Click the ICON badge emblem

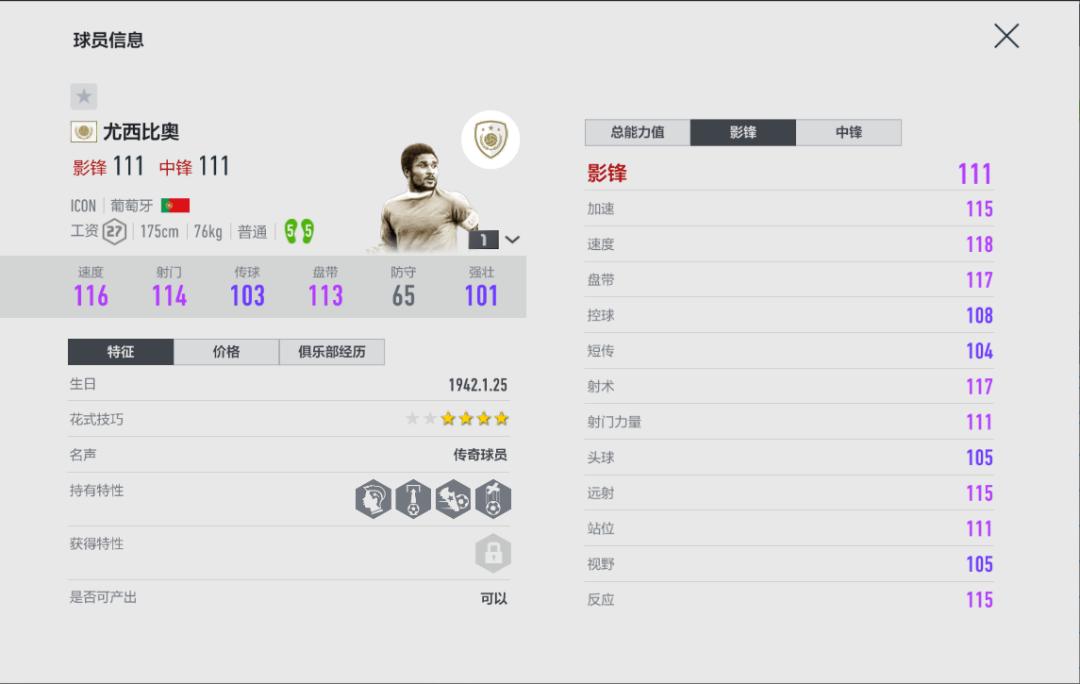click(490, 139)
